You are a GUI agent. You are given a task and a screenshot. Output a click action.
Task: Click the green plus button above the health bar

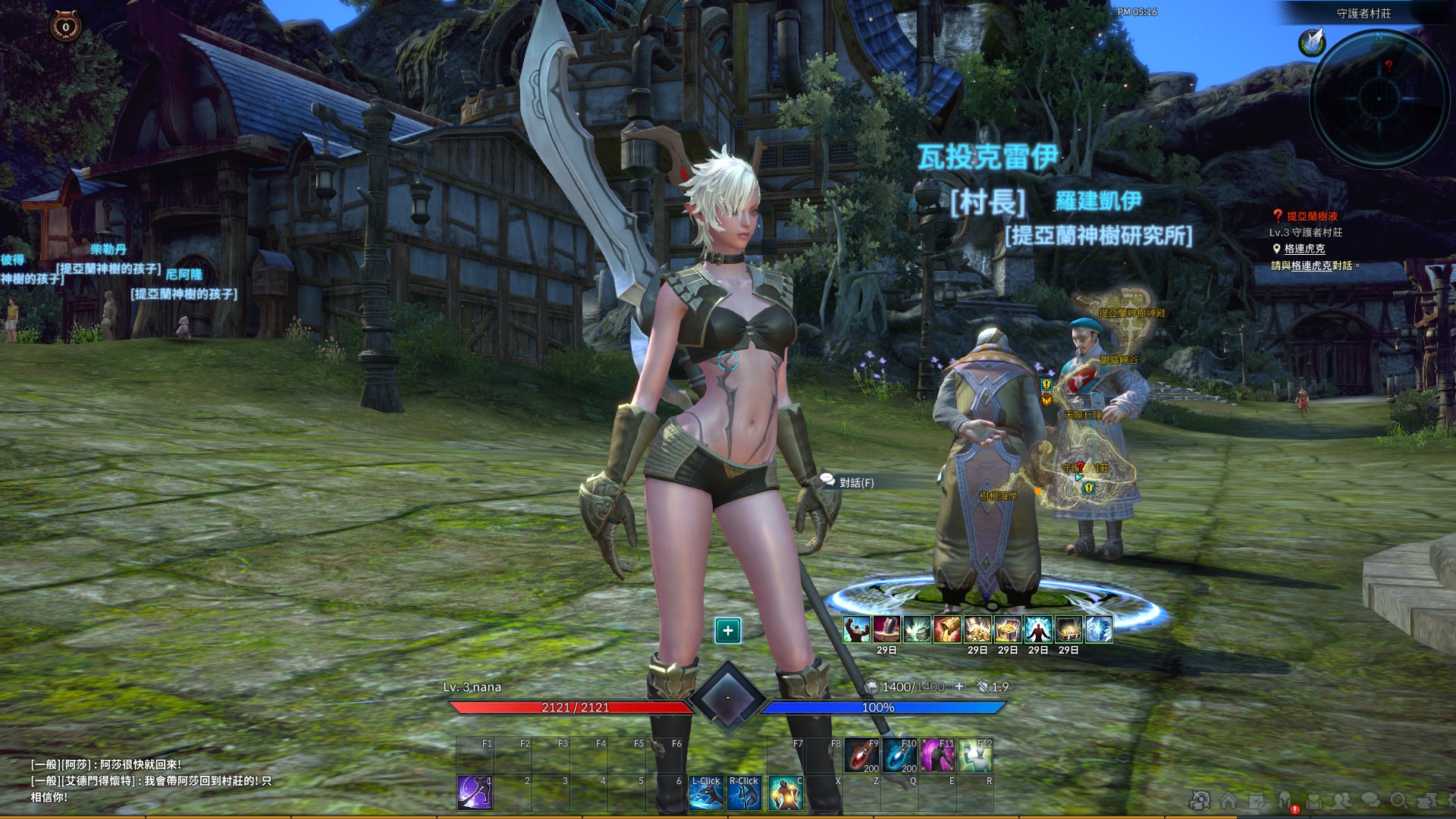pyautogui.click(x=727, y=630)
